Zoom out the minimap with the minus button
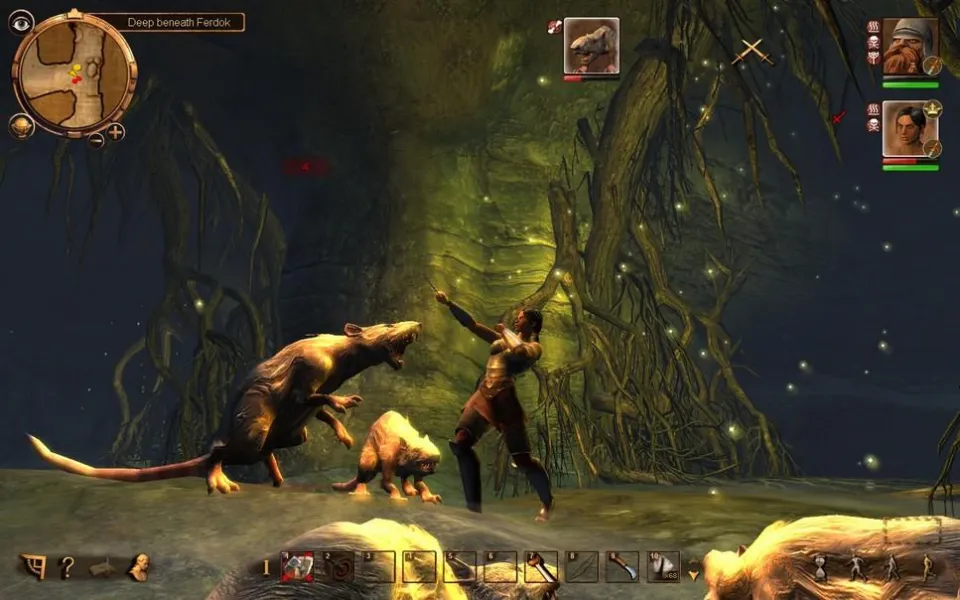The width and height of the screenshot is (960, 600). pos(96,139)
